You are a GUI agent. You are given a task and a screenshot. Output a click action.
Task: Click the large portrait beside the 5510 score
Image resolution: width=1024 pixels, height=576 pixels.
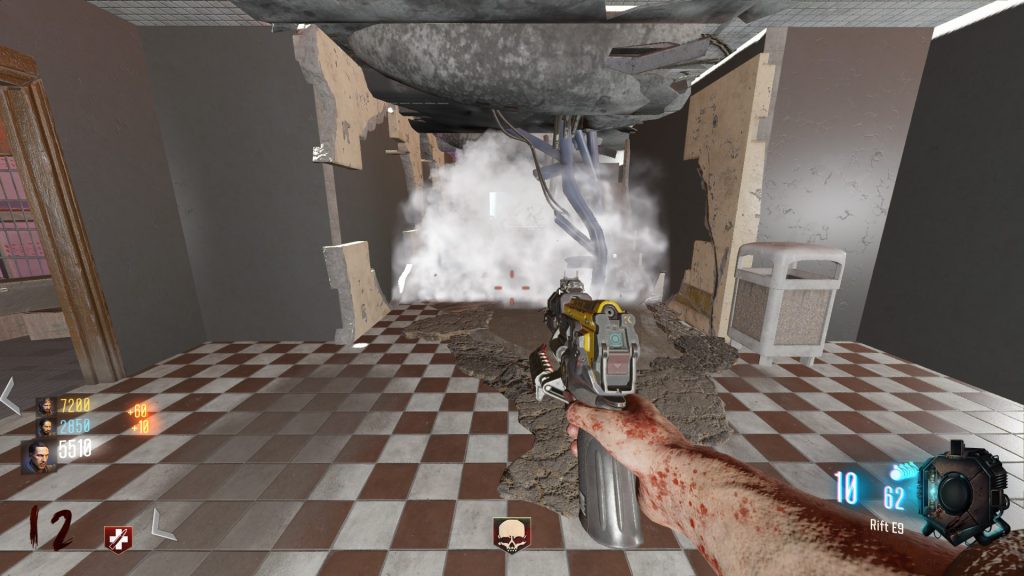(40, 456)
